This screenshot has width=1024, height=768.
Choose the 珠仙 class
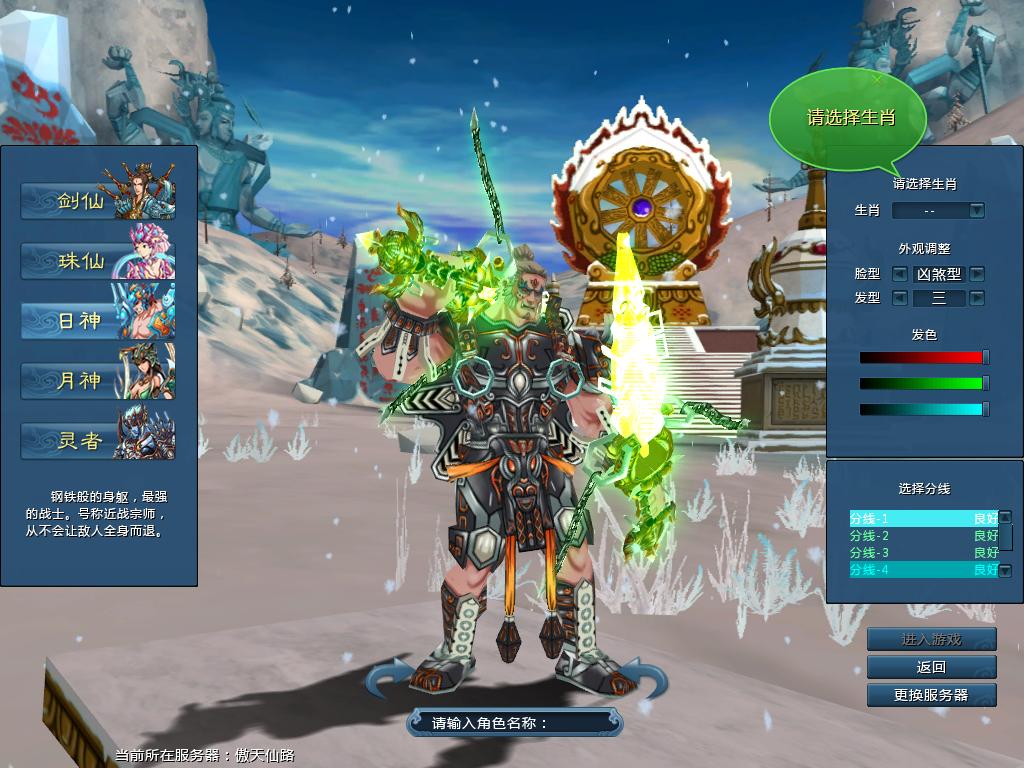98,261
